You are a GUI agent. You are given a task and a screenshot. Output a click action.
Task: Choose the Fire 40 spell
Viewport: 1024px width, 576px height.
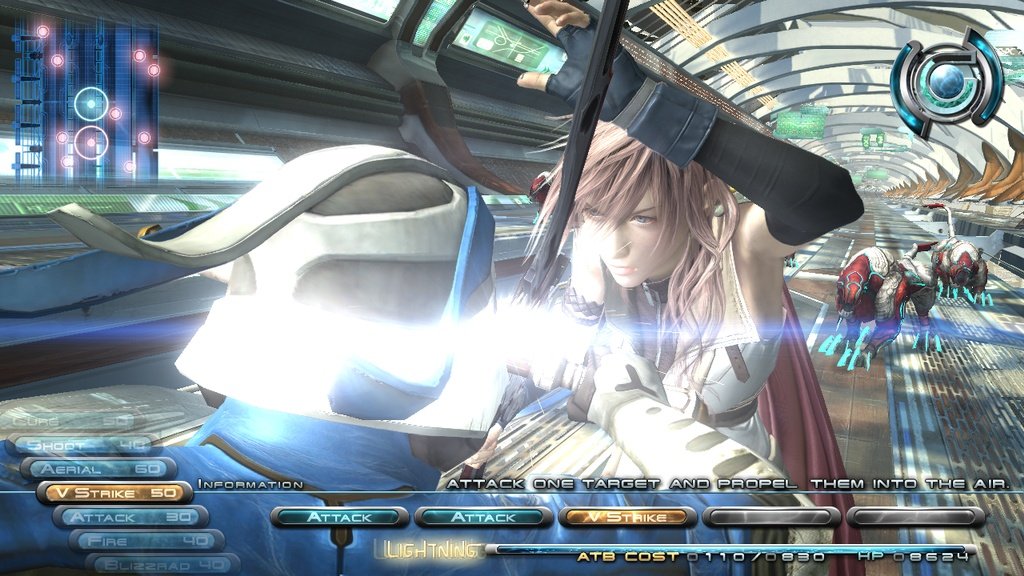point(147,540)
